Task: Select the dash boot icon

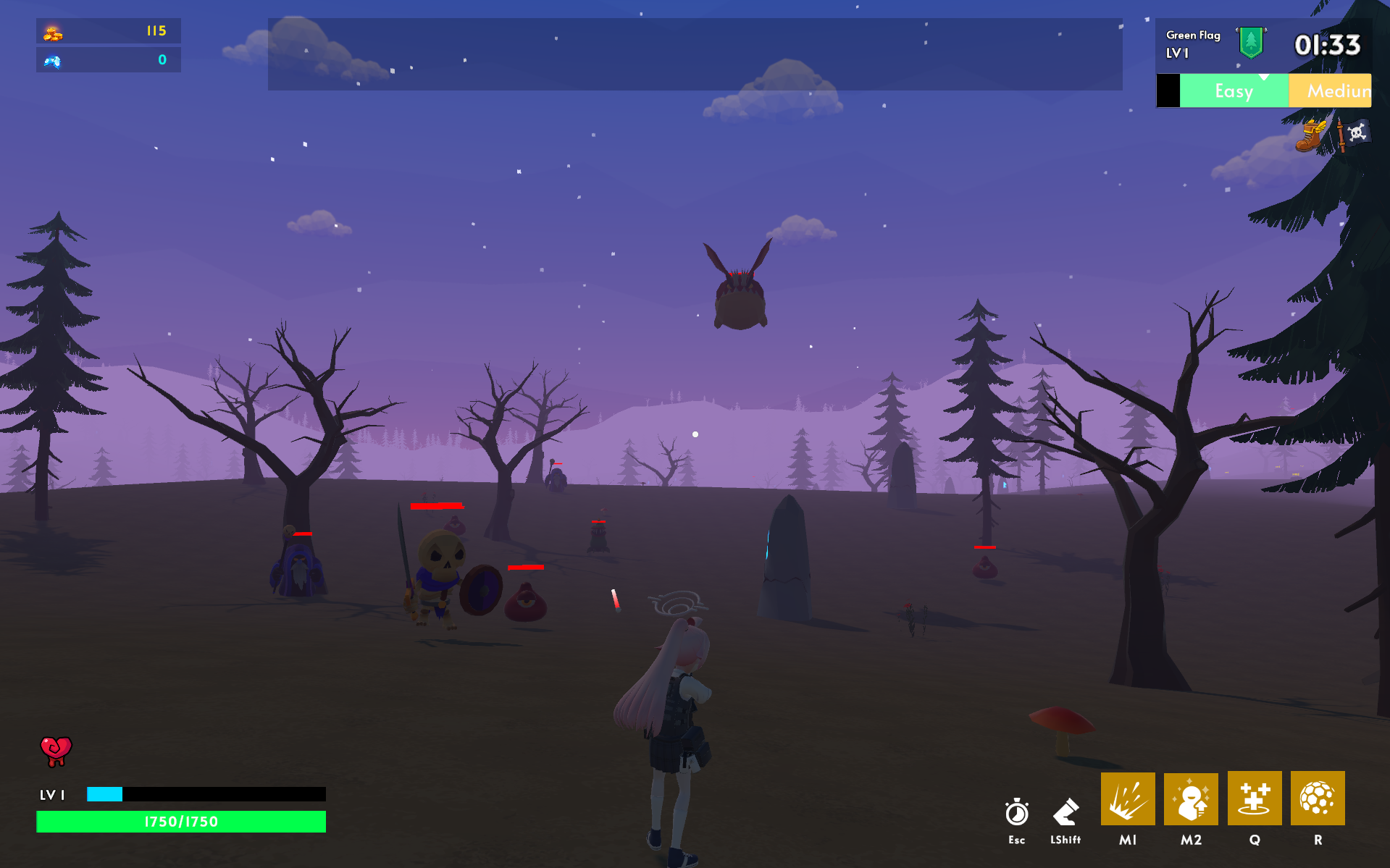Action: (x=1065, y=812)
